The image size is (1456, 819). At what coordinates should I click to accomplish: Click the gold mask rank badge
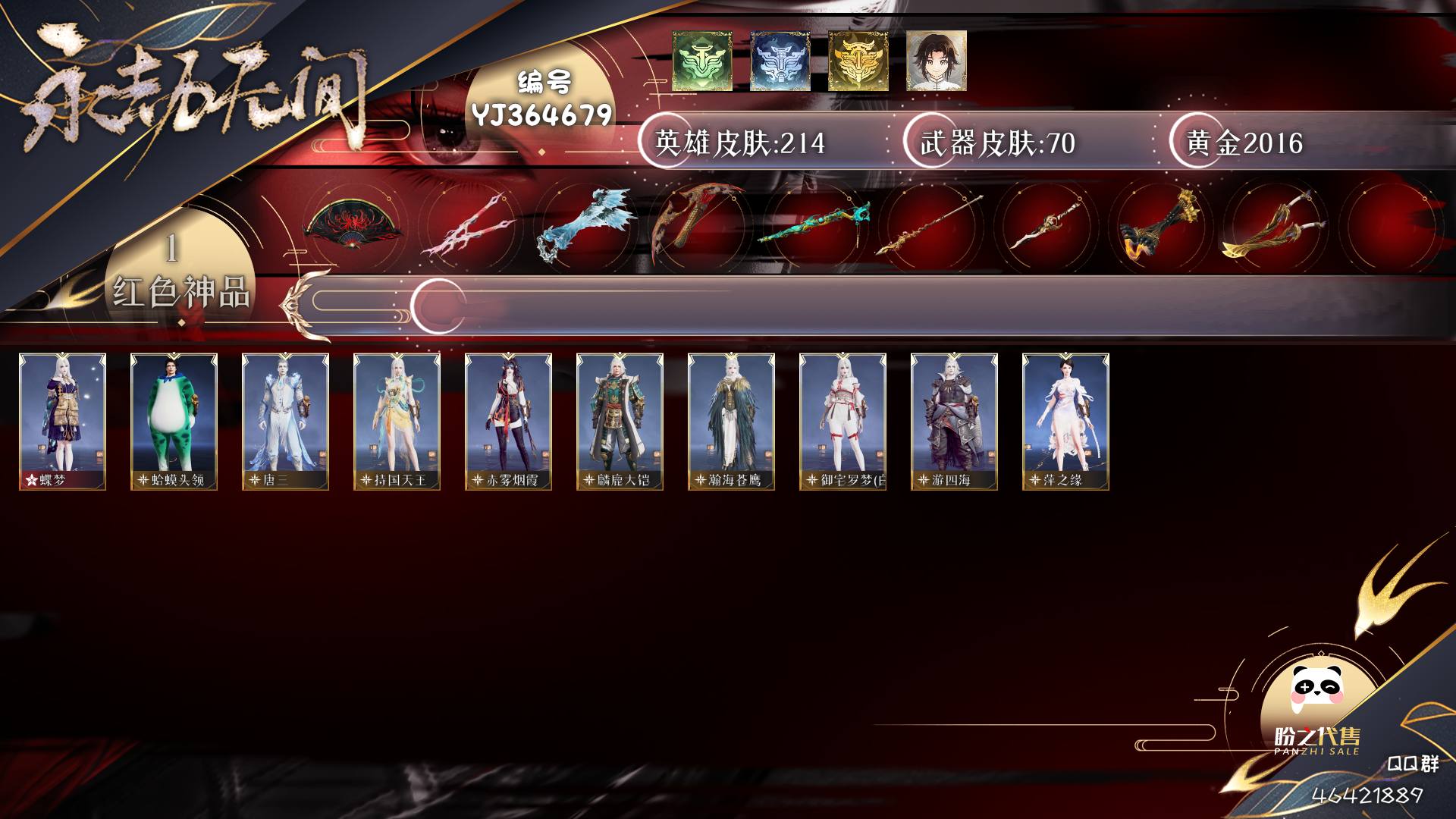[x=858, y=61]
